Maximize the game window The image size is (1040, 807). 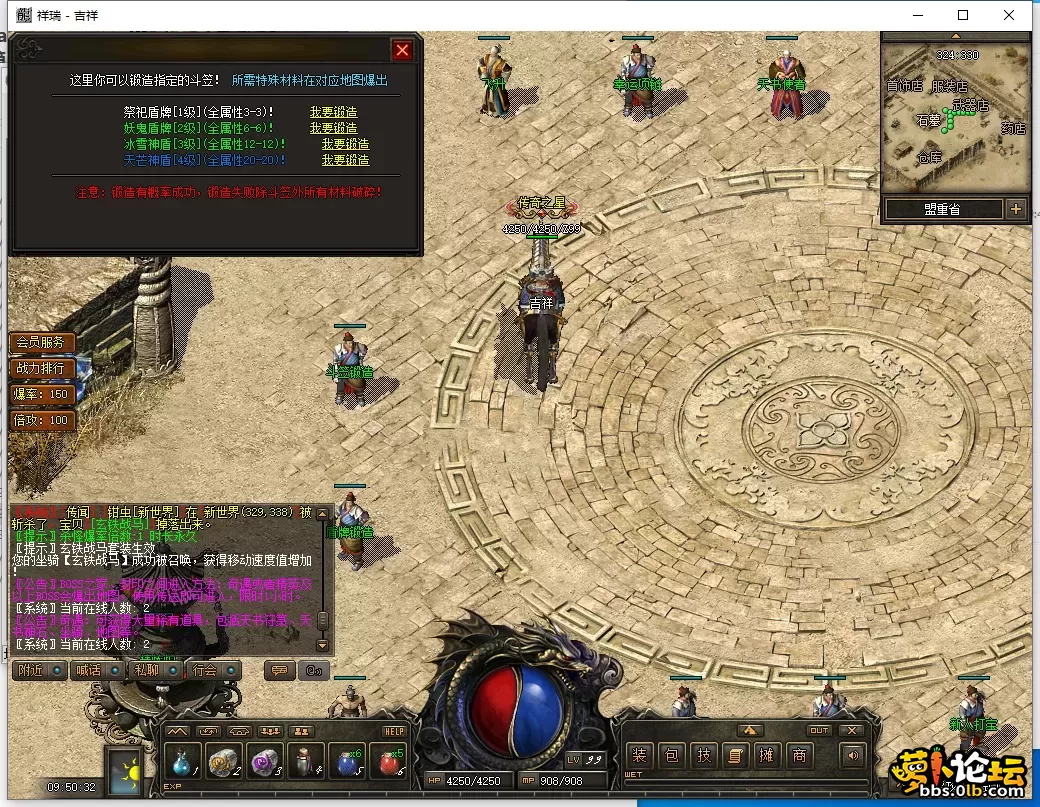963,15
